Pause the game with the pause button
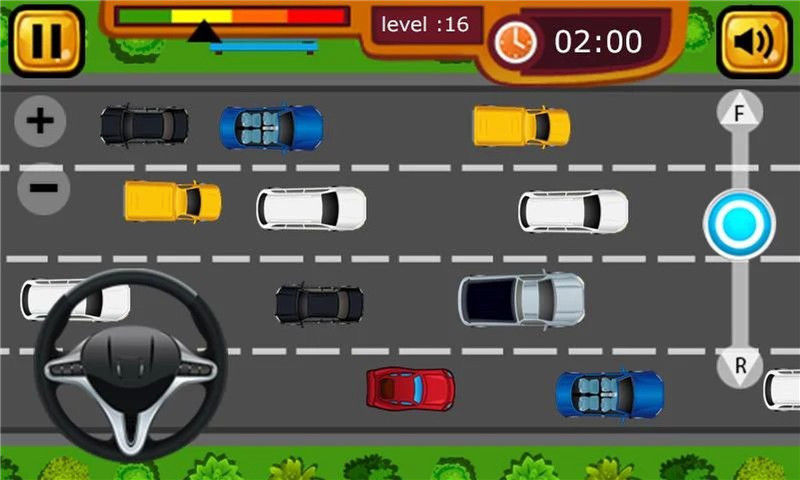 [x=46, y=41]
